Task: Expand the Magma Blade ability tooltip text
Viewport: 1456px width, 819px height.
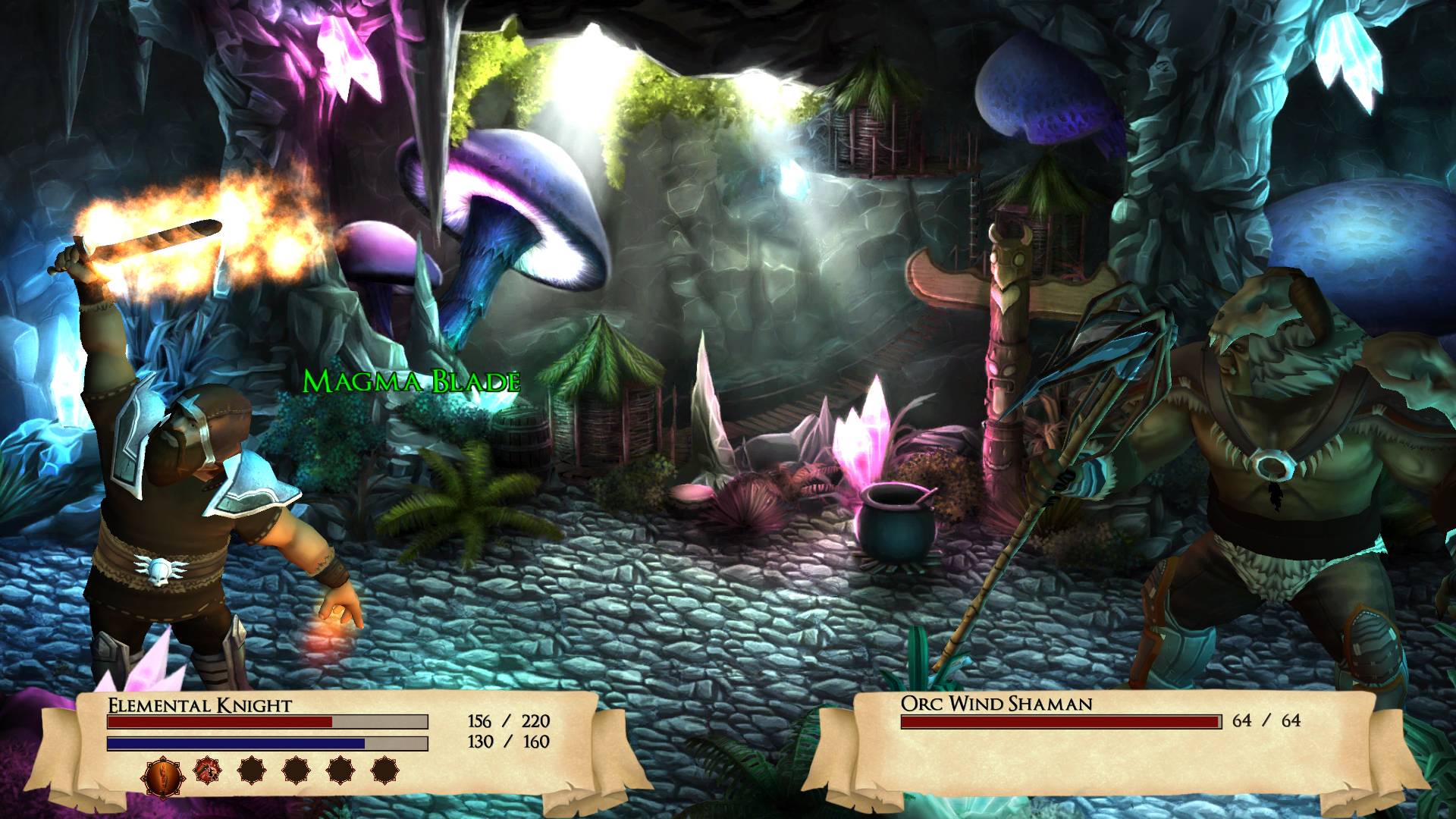Action: [412, 383]
